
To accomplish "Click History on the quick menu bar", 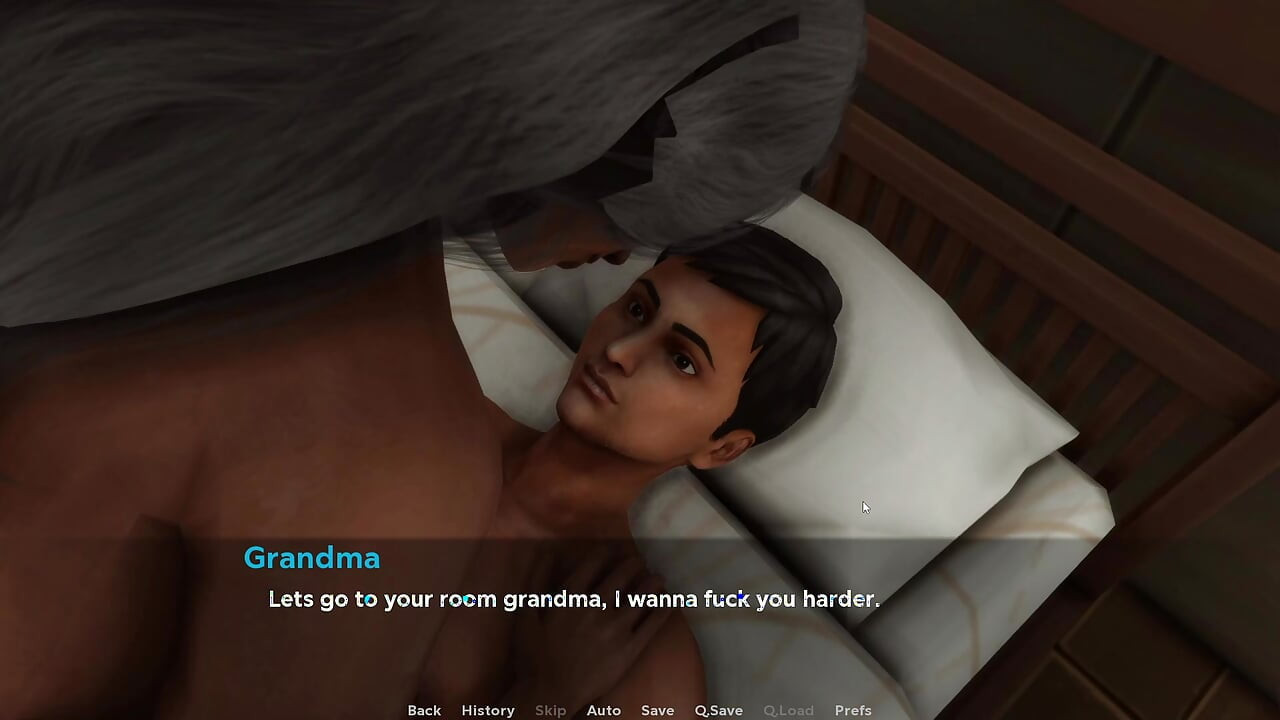I will 487,710.
